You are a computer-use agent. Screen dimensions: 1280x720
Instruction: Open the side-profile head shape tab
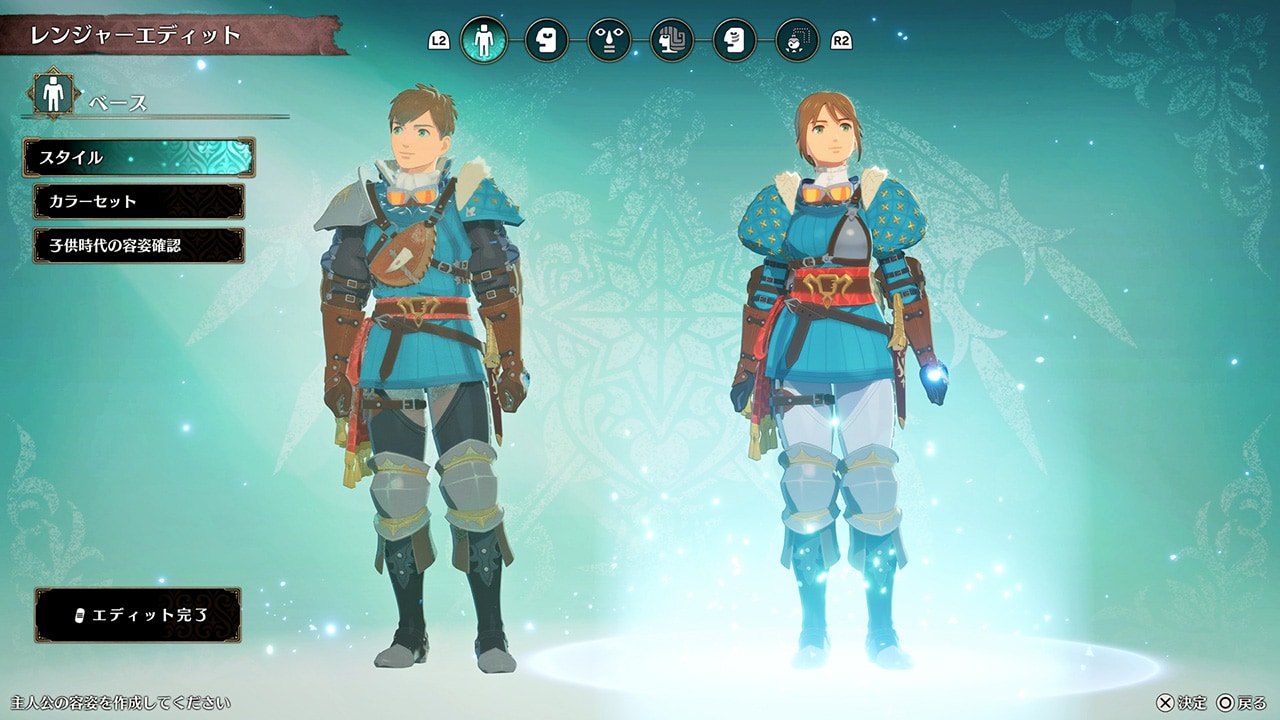[x=546, y=40]
